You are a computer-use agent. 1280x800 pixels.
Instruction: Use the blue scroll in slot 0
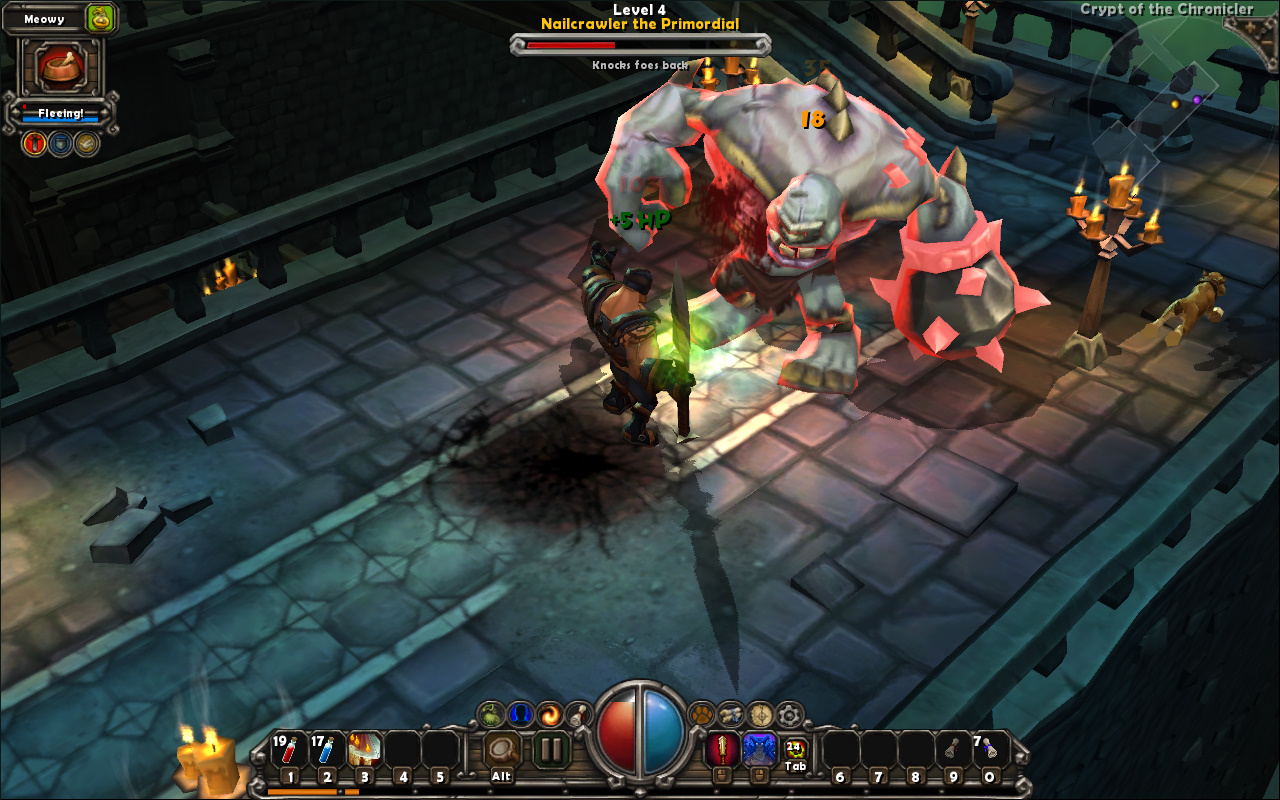(x=990, y=750)
